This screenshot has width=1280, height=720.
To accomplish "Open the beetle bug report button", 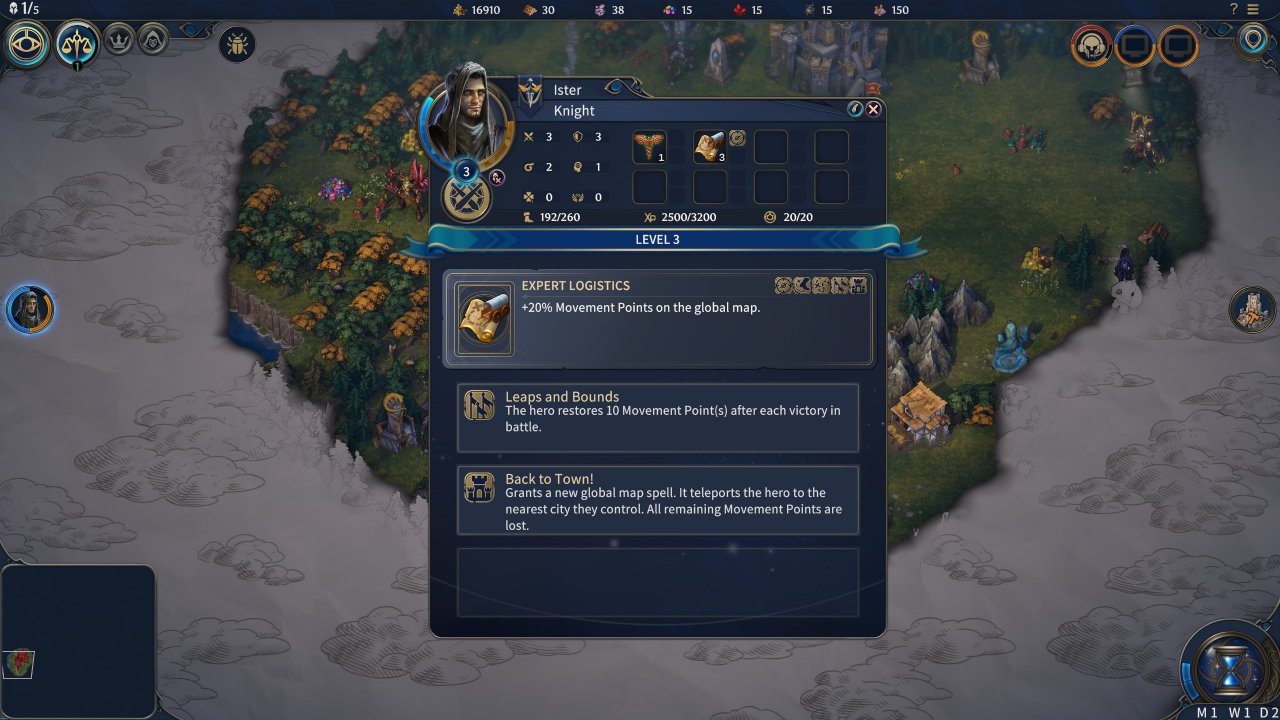I will click(237, 44).
